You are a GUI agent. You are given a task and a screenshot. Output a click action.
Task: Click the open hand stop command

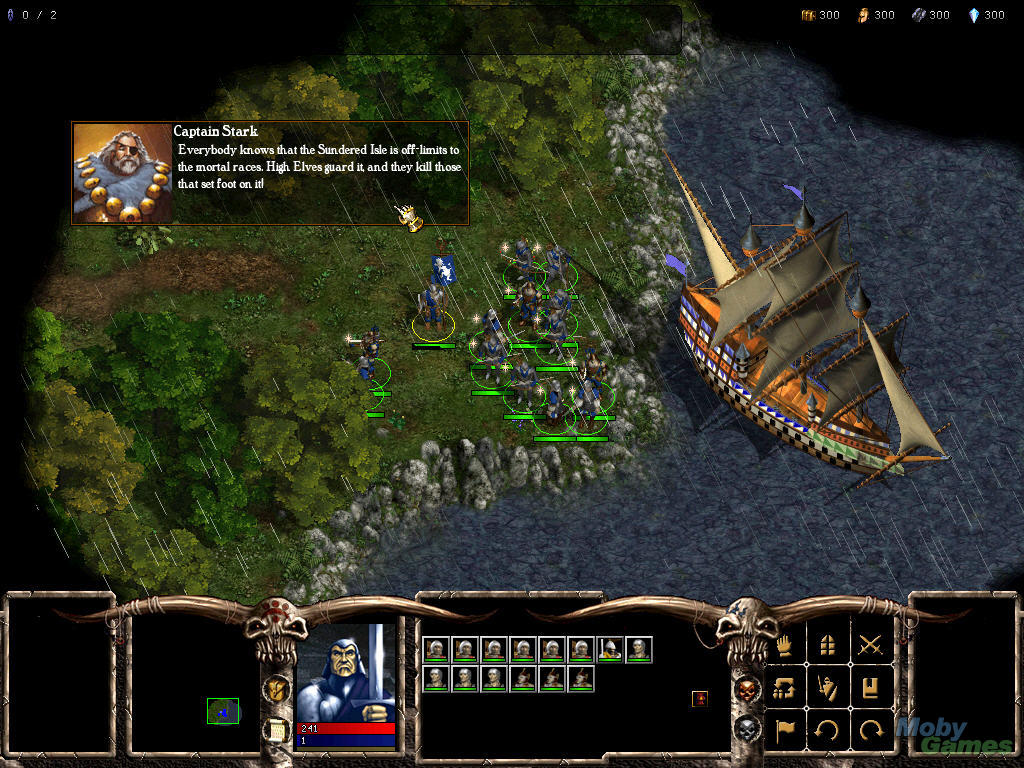coord(787,645)
